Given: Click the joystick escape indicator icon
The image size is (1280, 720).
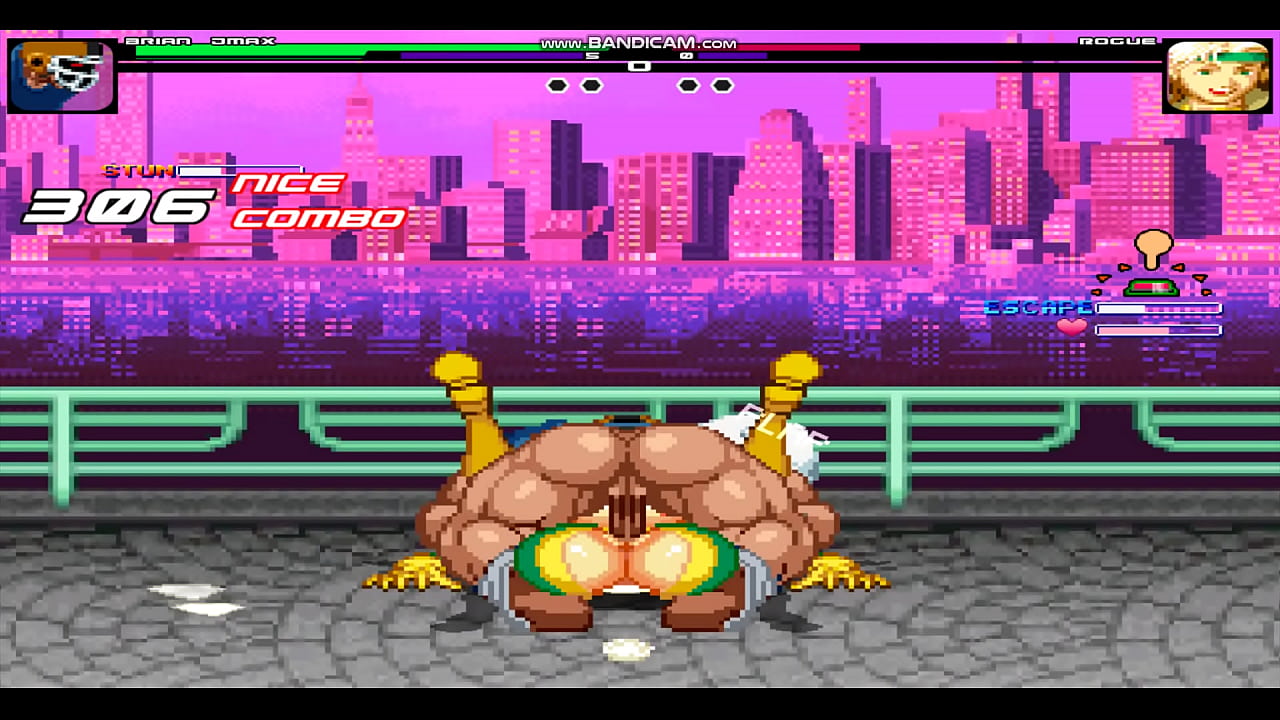Looking at the screenshot, I should click(1153, 245).
